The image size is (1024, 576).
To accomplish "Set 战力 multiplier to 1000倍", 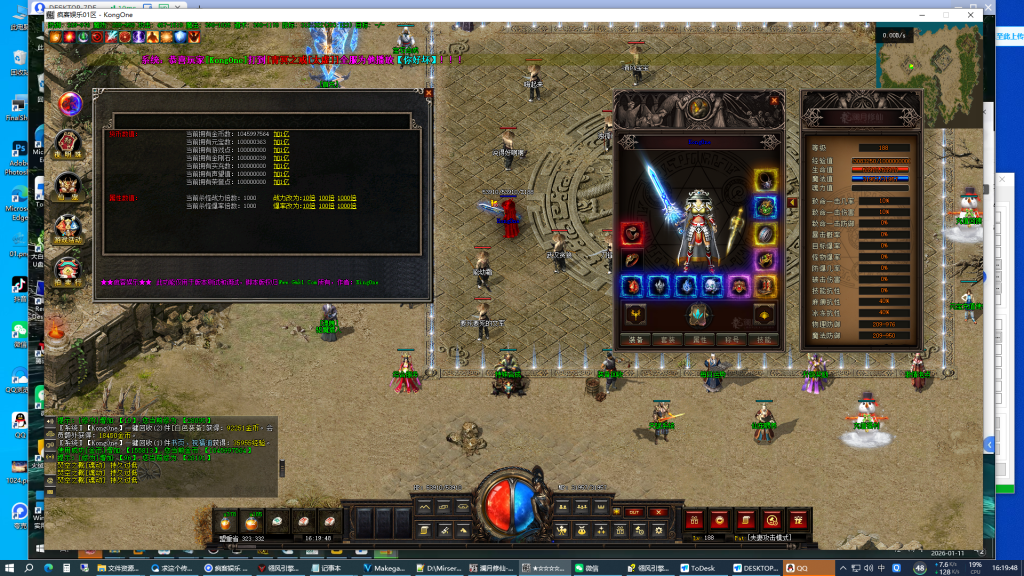I will click(346, 198).
